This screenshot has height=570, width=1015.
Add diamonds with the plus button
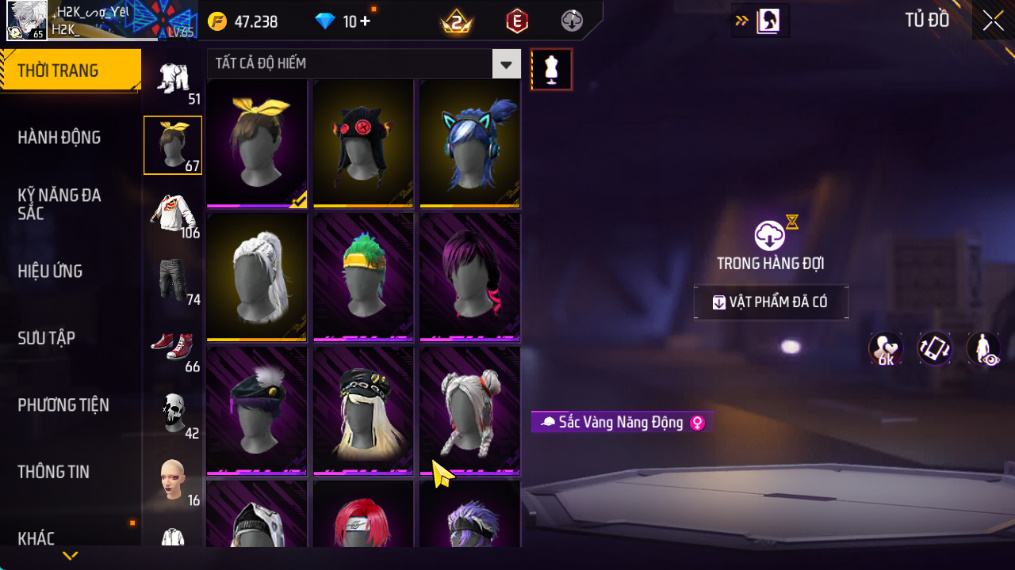coord(365,21)
